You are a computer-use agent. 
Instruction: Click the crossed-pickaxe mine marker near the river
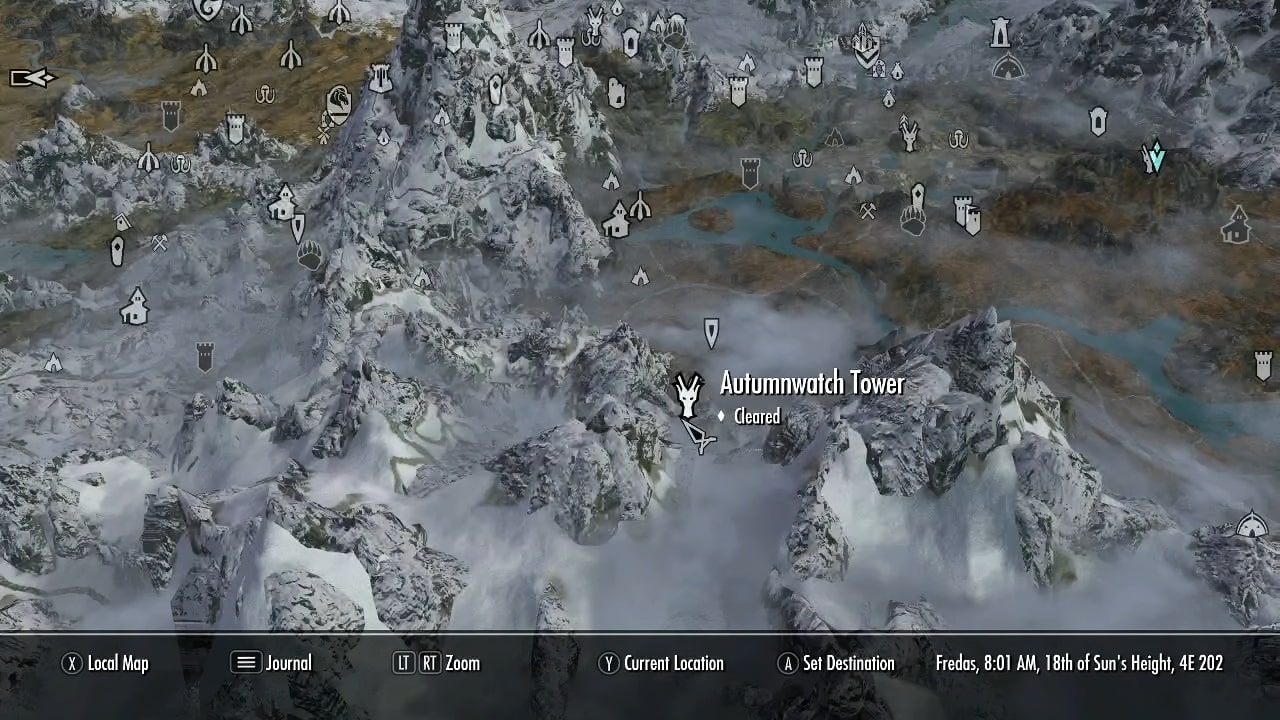pyautogui.click(x=868, y=210)
